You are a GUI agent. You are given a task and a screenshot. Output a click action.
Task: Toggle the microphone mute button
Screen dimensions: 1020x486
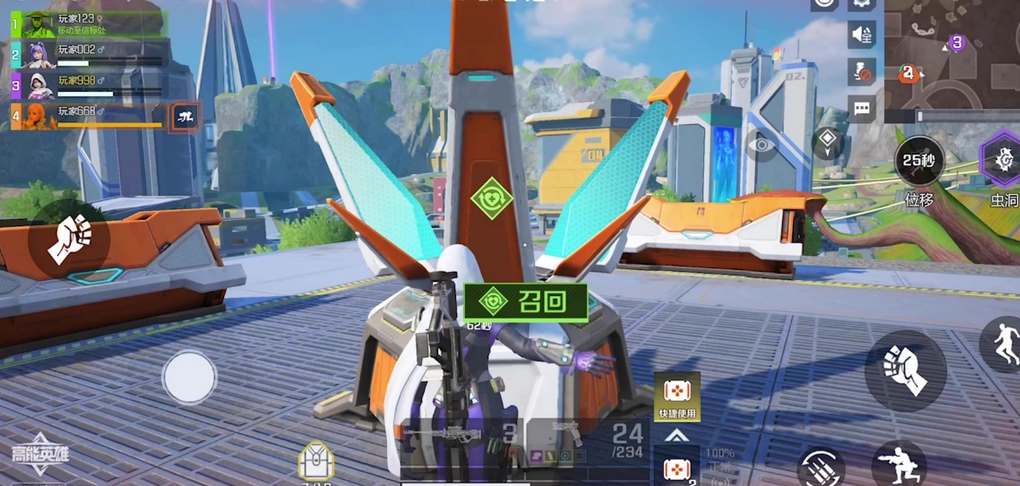point(862,72)
